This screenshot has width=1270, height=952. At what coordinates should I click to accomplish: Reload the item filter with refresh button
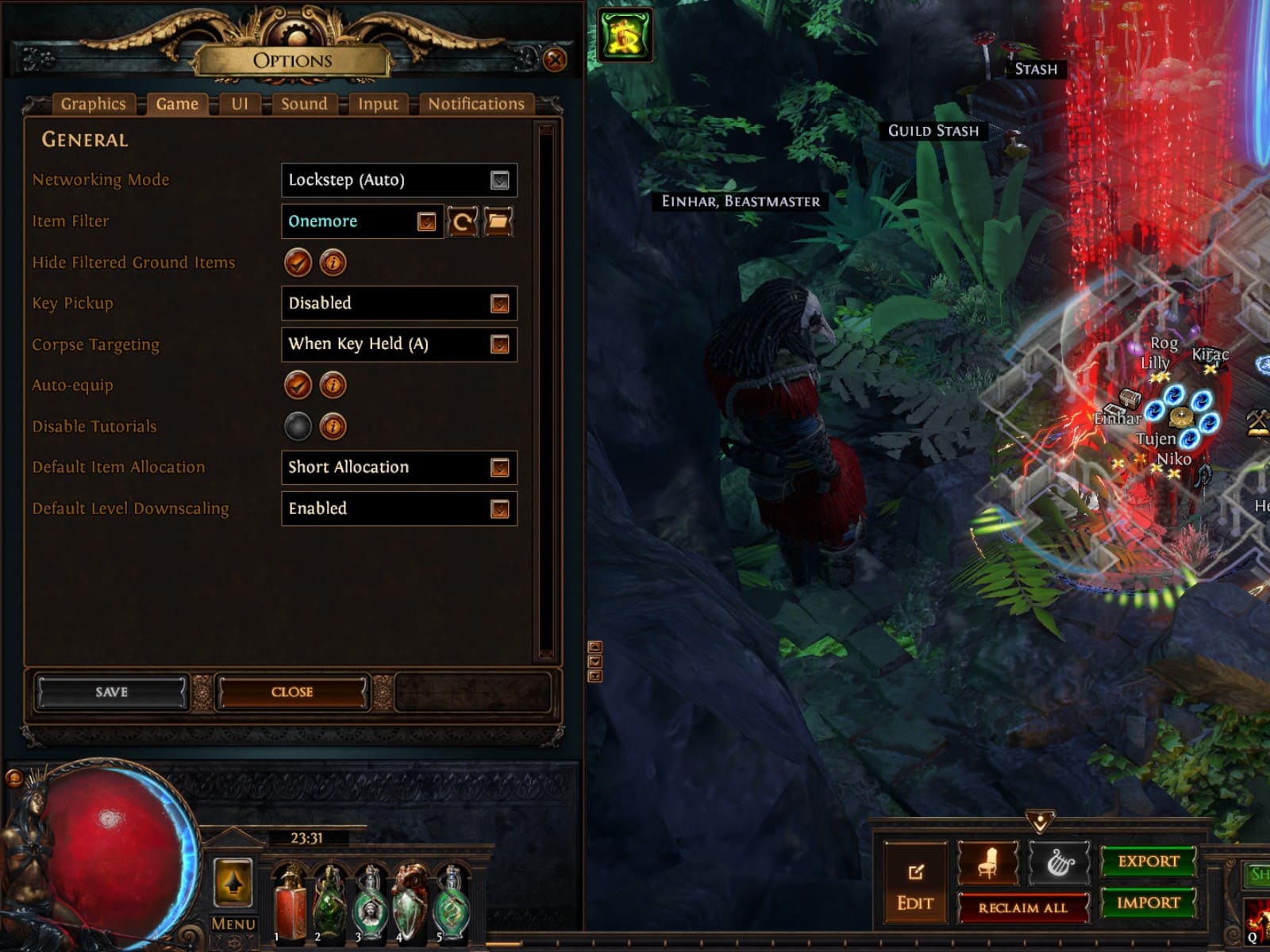coord(462,222)
